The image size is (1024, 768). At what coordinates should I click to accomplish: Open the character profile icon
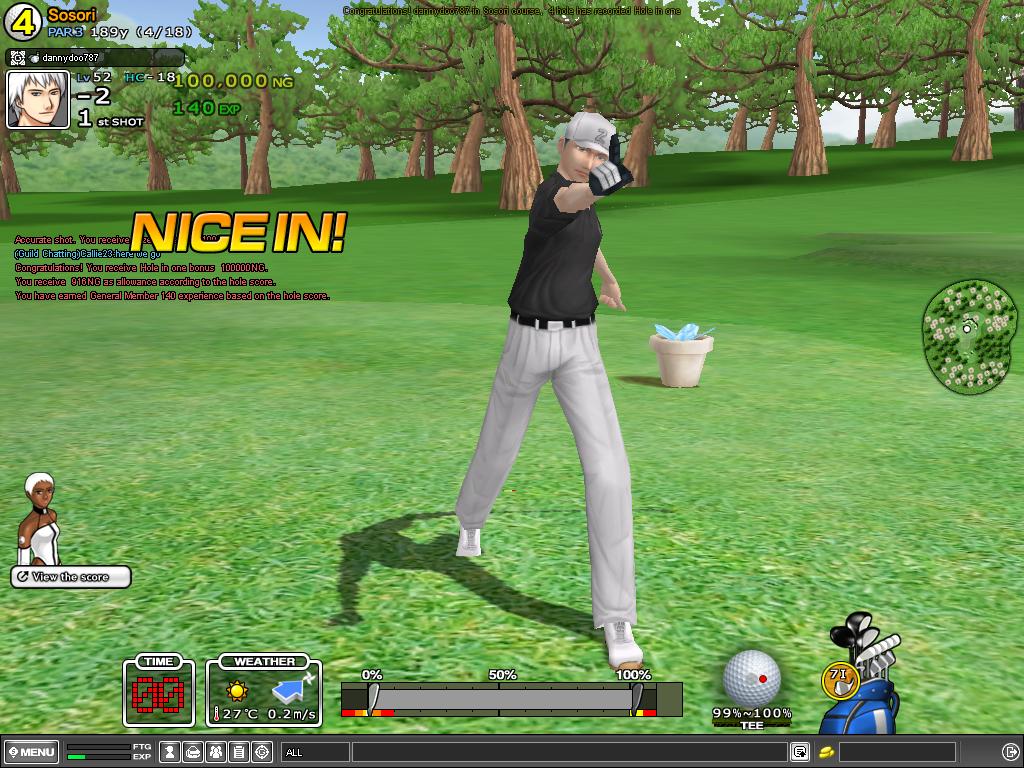[170, 752]
